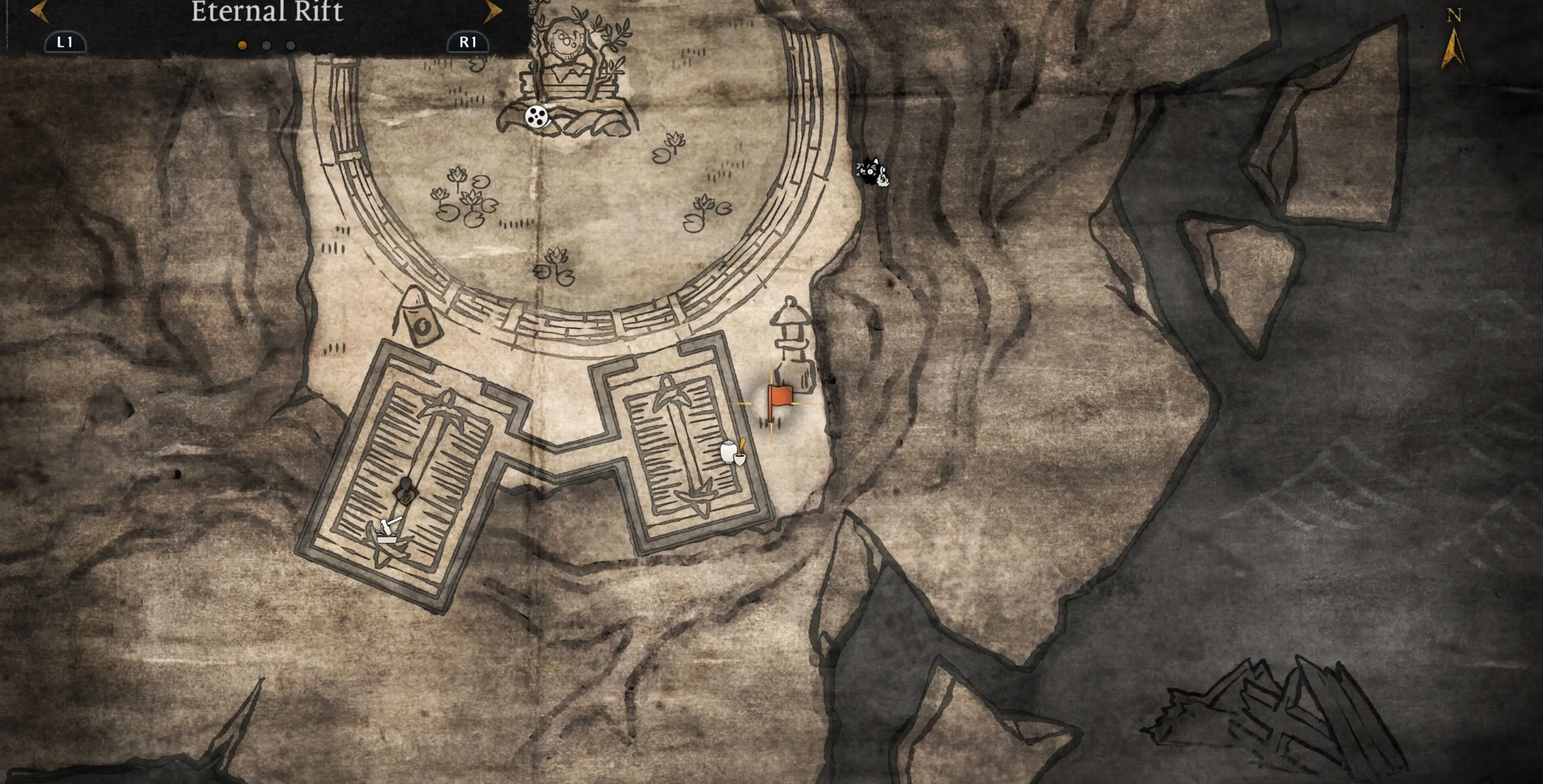Select the orange flag marker
Screen dimensions: 1543x784
click(778, 400)
